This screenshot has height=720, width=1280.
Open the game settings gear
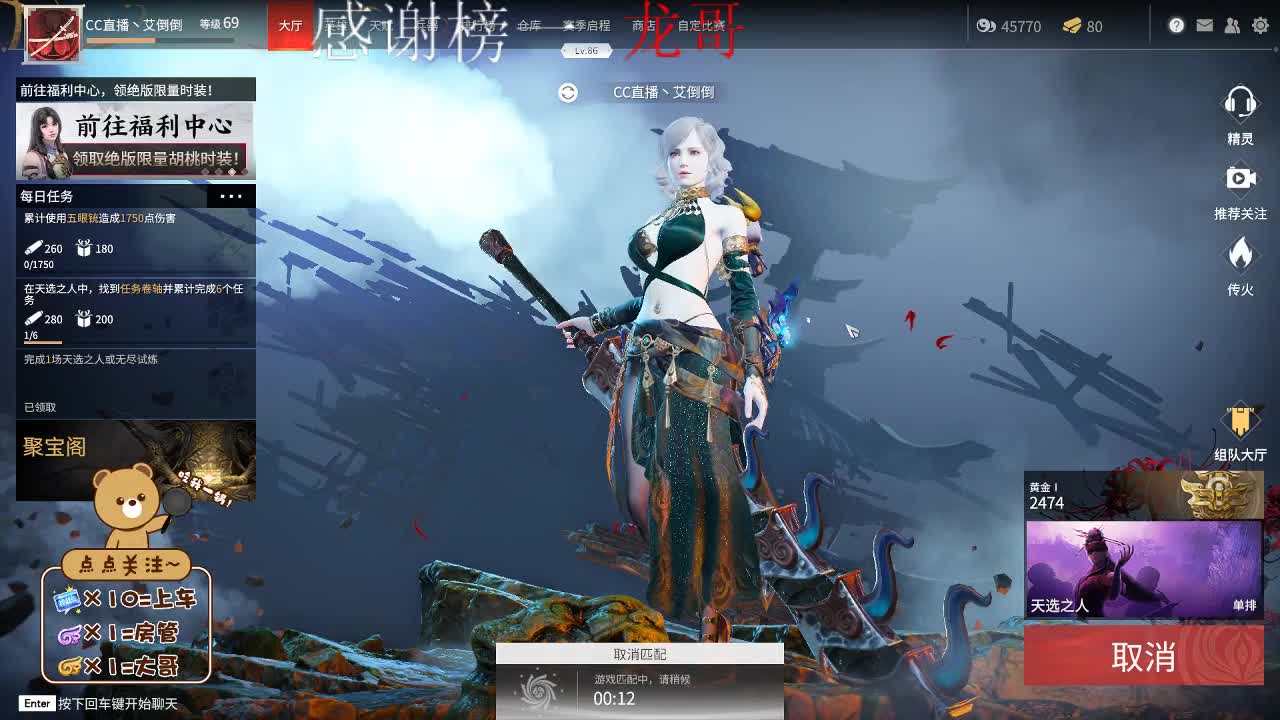1261,27
